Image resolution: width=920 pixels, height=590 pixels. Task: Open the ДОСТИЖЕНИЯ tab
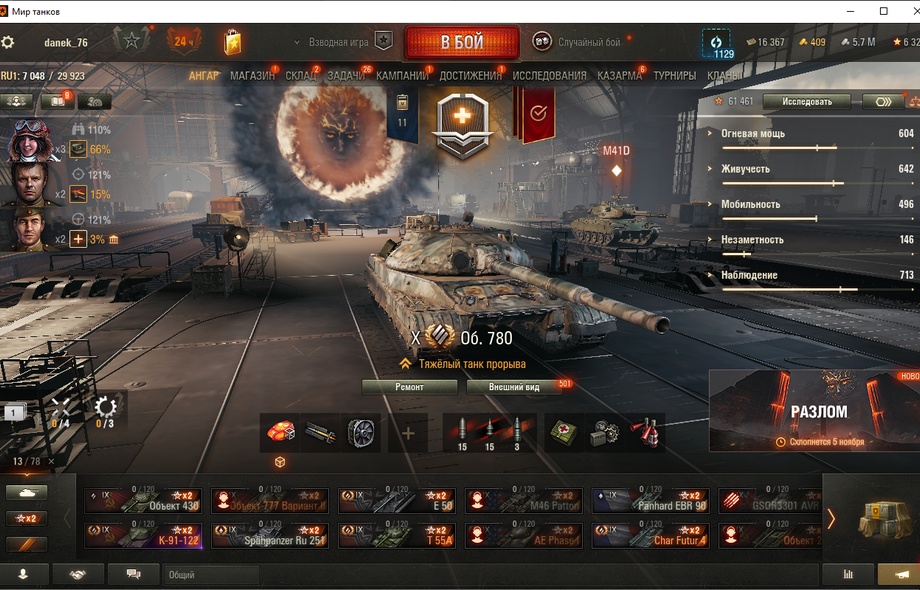pyautogui.click(x=470, y=76)
